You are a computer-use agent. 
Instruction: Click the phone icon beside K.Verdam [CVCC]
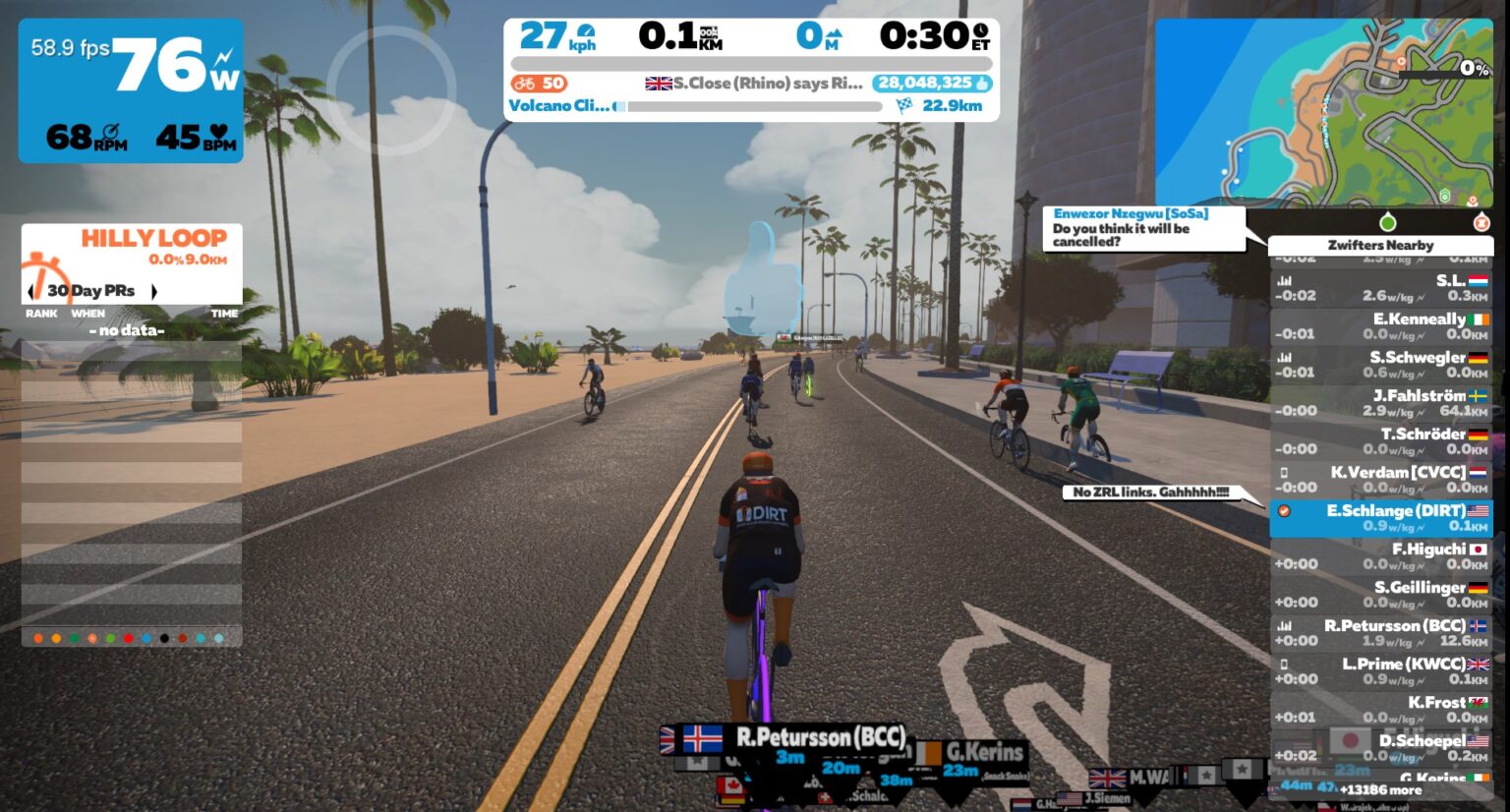(x=1285, y=472)
